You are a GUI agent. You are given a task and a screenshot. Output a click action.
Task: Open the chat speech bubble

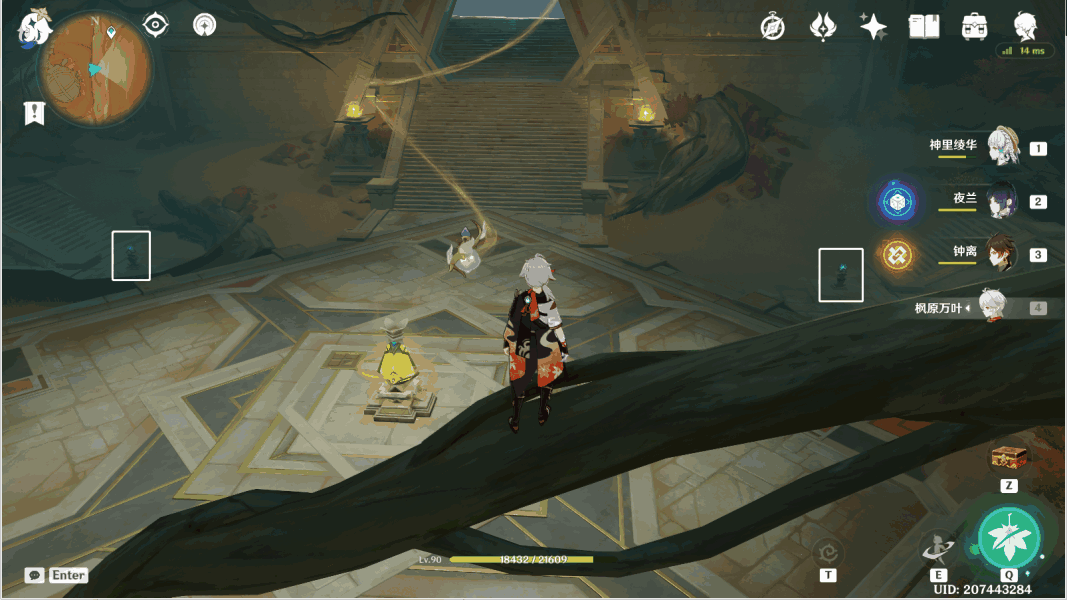tap(35, 575)
